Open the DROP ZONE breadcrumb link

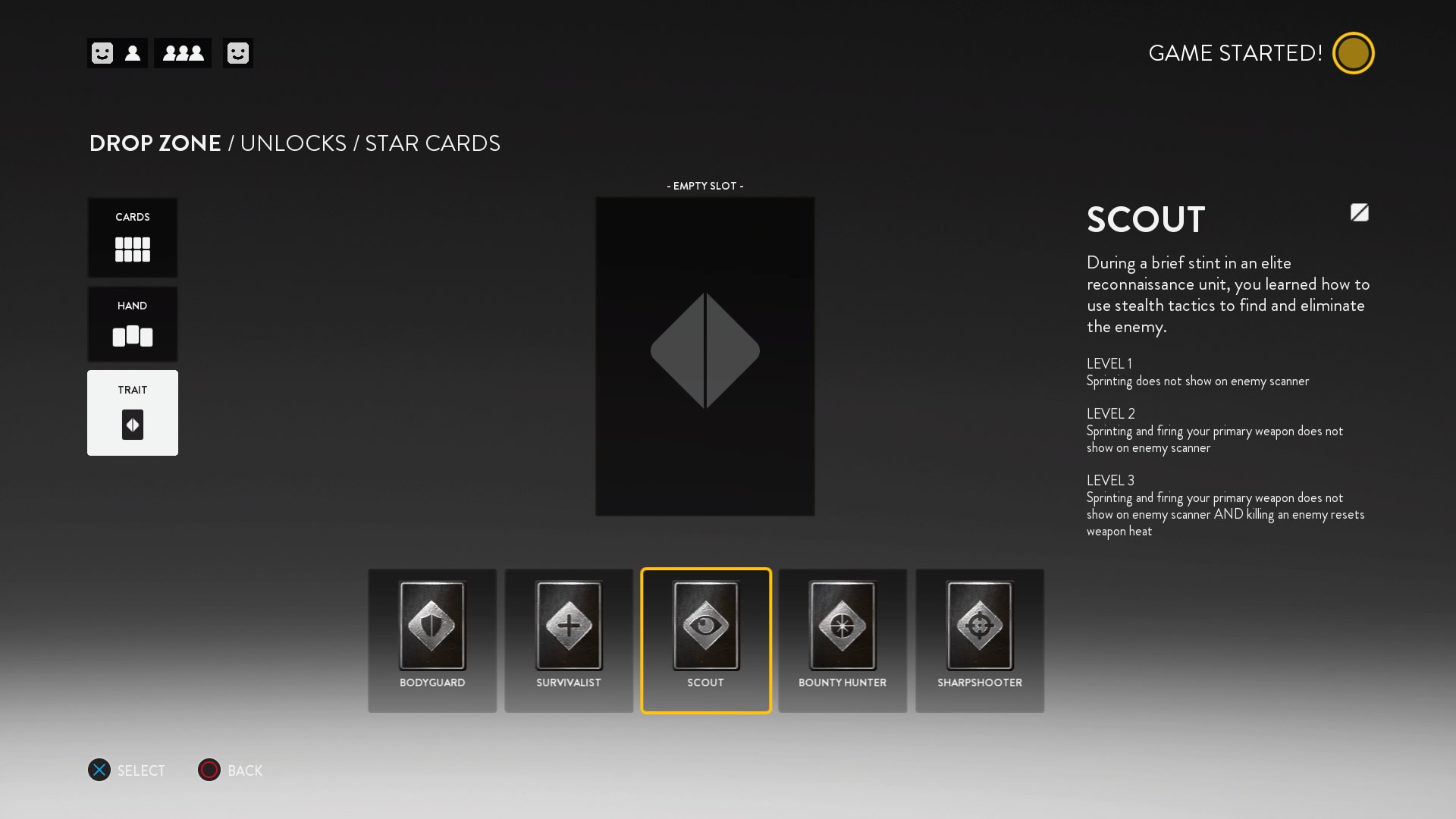tap(154, 143)
